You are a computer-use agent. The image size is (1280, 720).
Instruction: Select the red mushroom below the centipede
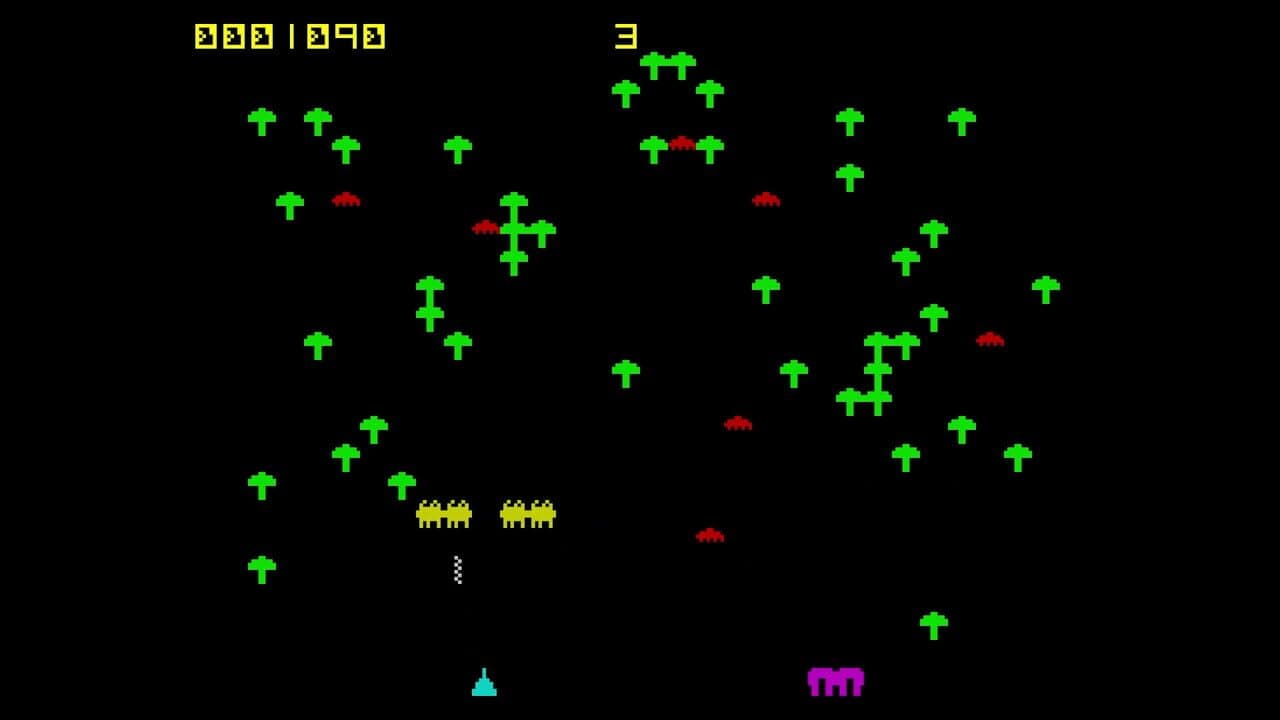712,536
